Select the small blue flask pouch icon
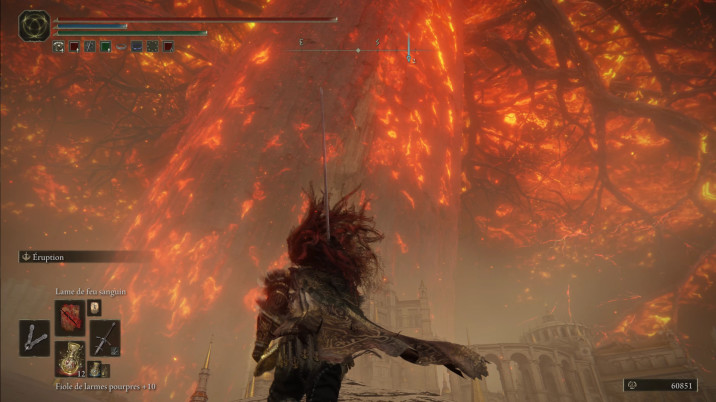This screenshot has height=402, width=716. pos(95,370)
